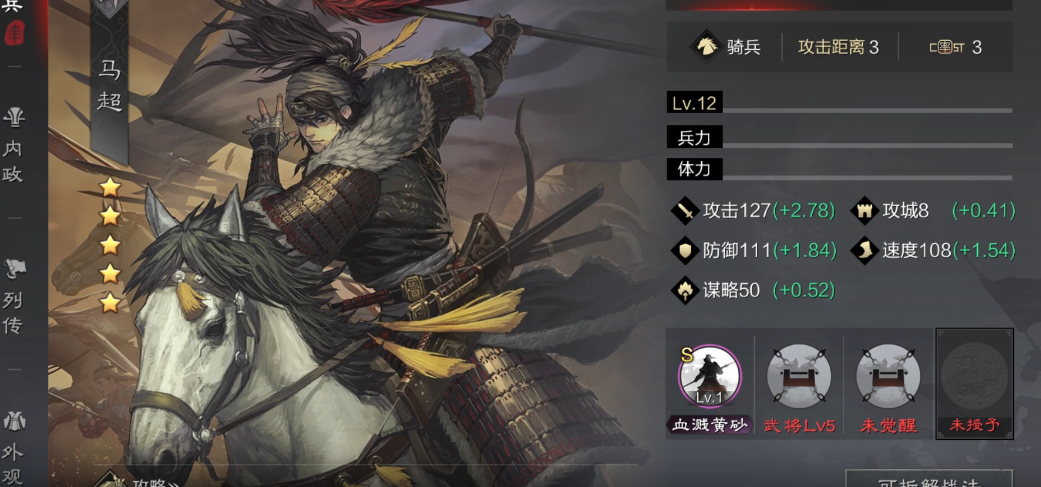The width and height of the screenshot is (1041, 487).
Task: Click the 骑兵 cavalry troop type icon
Action: tap(705, 47)
